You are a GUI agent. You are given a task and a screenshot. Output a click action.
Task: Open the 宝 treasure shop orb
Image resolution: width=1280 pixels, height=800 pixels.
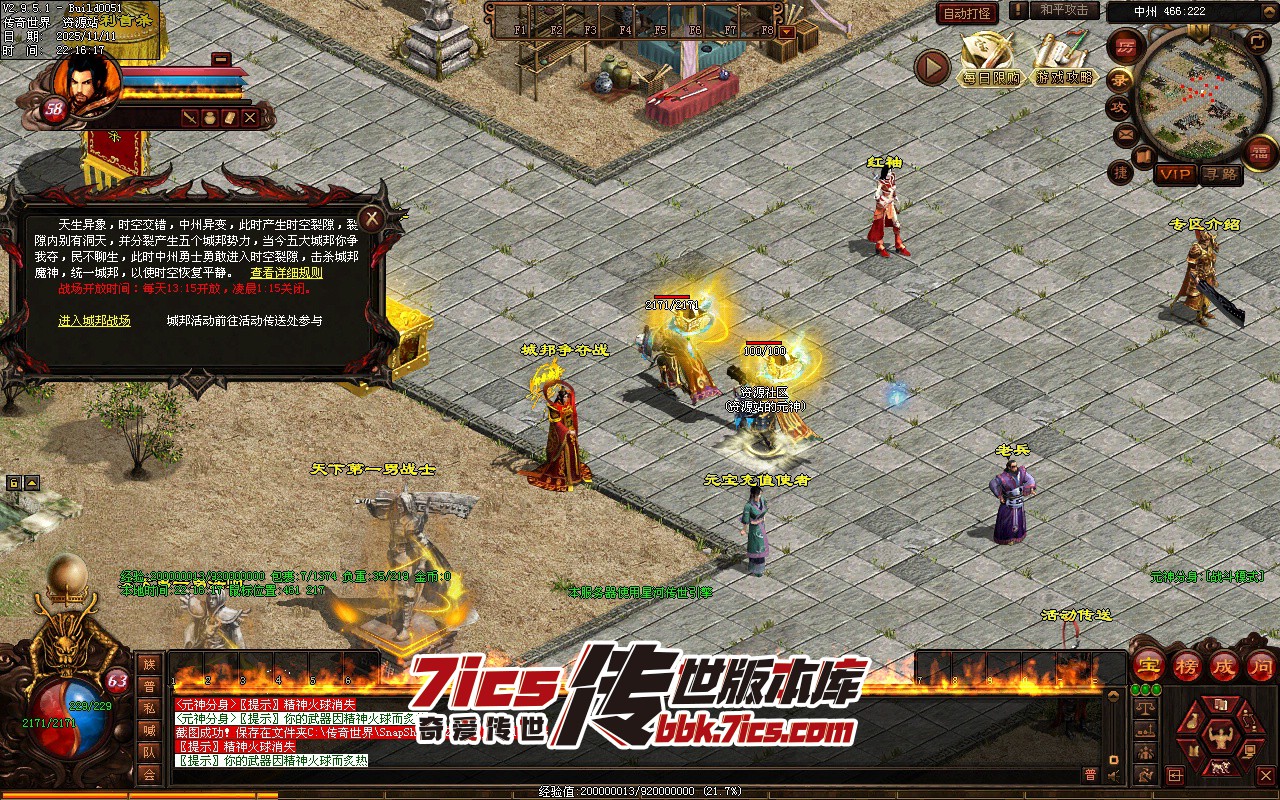pyautogui.click(x=1148, y=664)
